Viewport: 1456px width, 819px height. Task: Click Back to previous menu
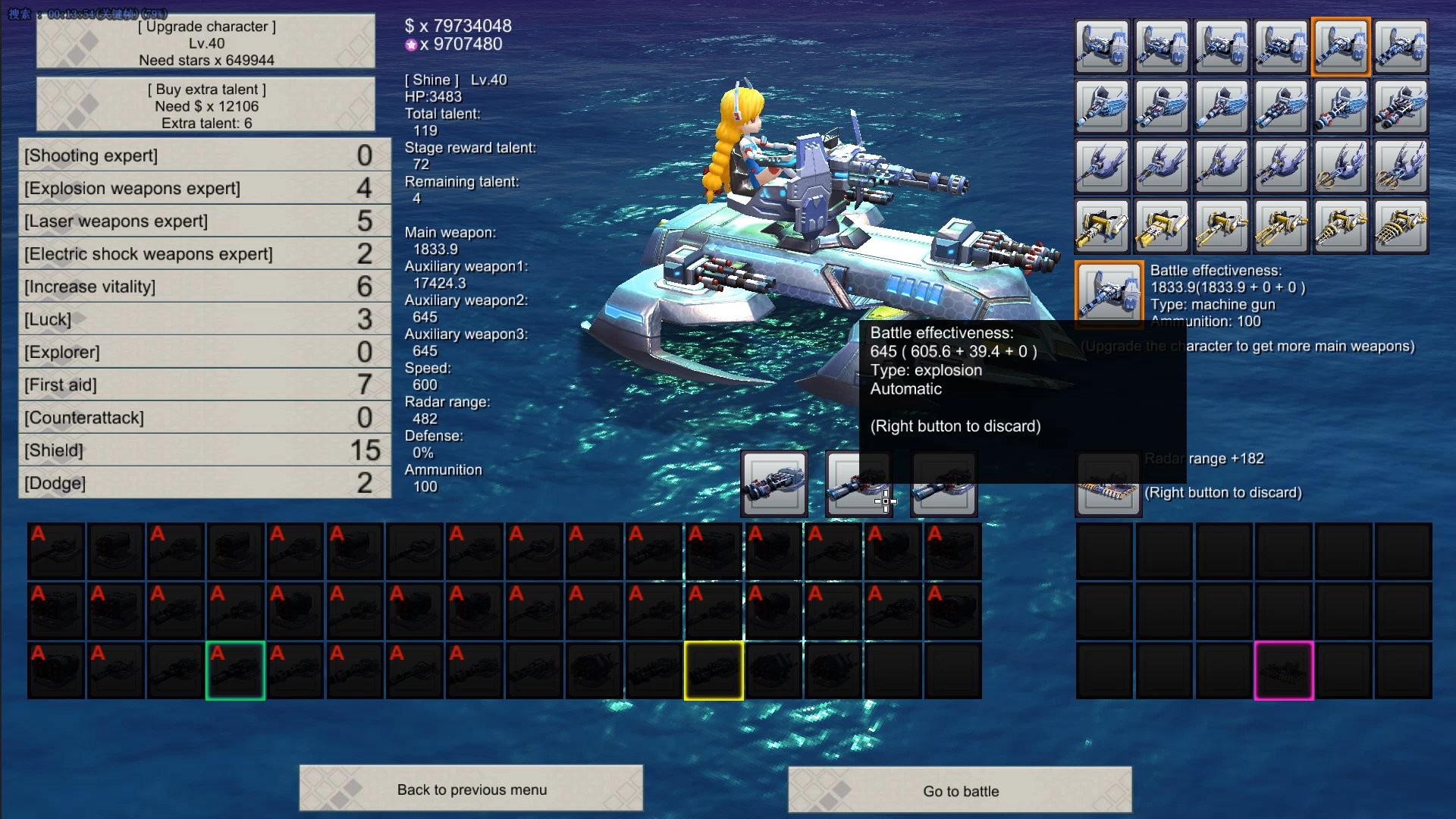point(471,789)
